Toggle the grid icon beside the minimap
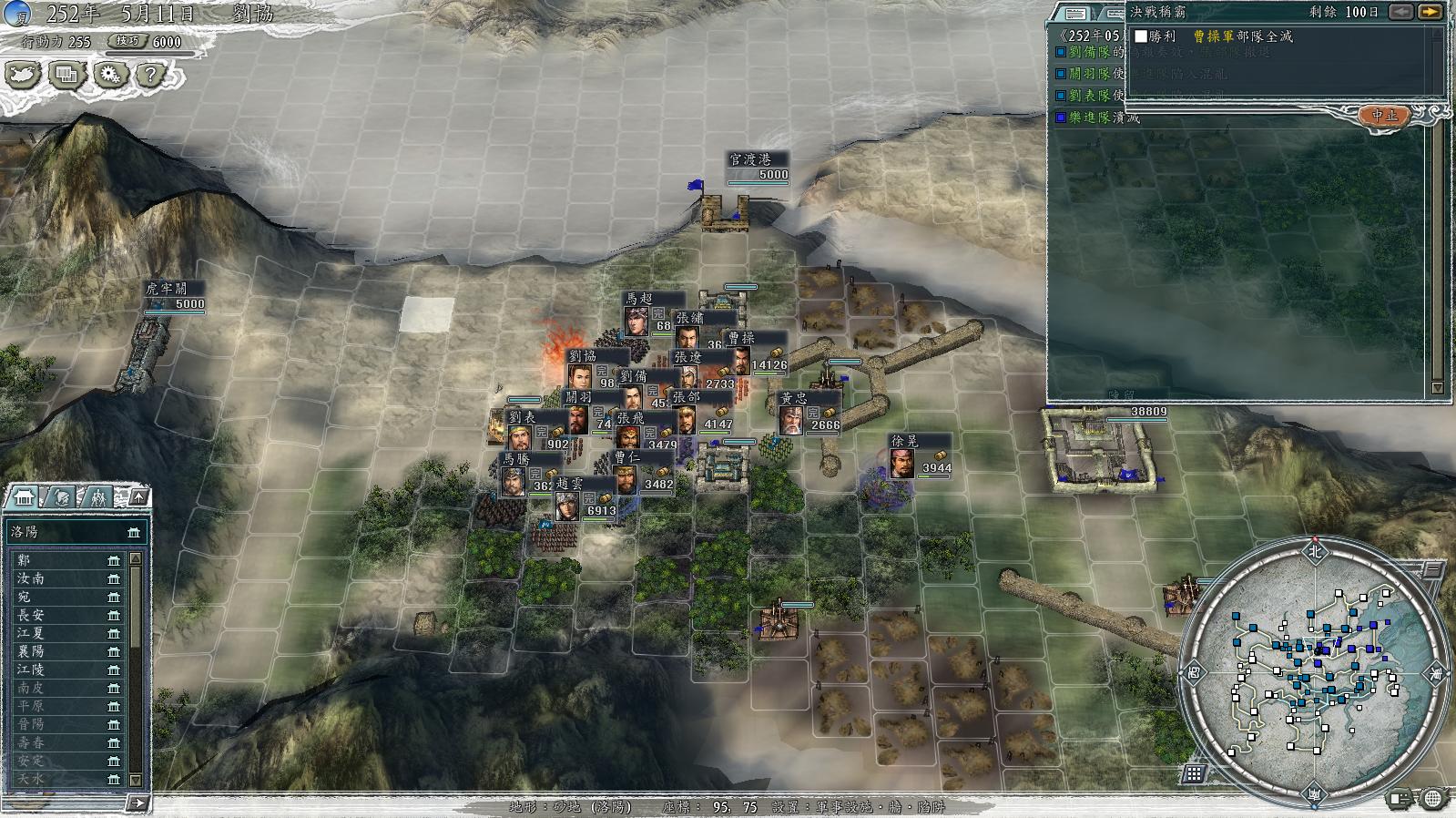 coord(1194,773)
